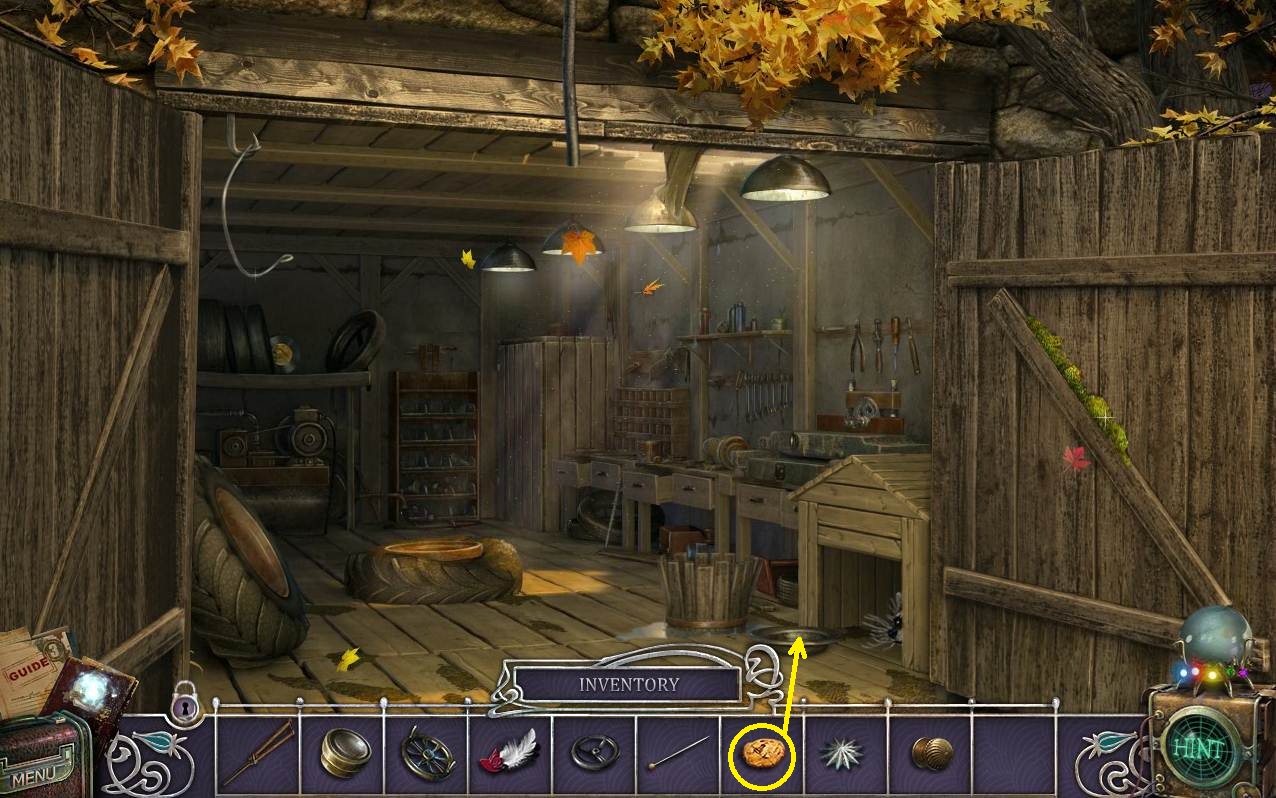
Task: Select the brass round tin item
Action: point(345,753)
